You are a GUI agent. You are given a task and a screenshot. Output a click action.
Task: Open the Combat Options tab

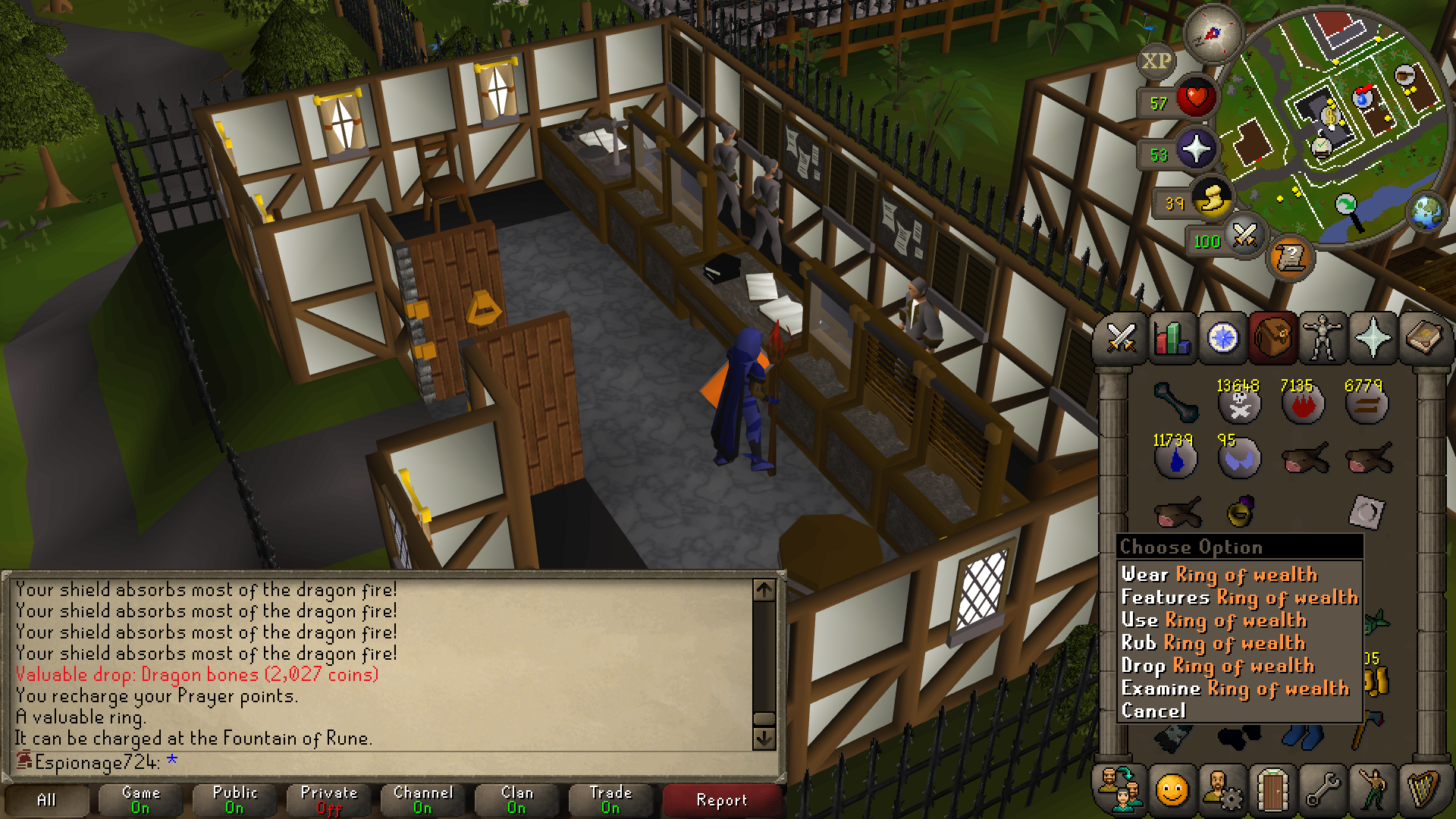[x=1121, y=337]
